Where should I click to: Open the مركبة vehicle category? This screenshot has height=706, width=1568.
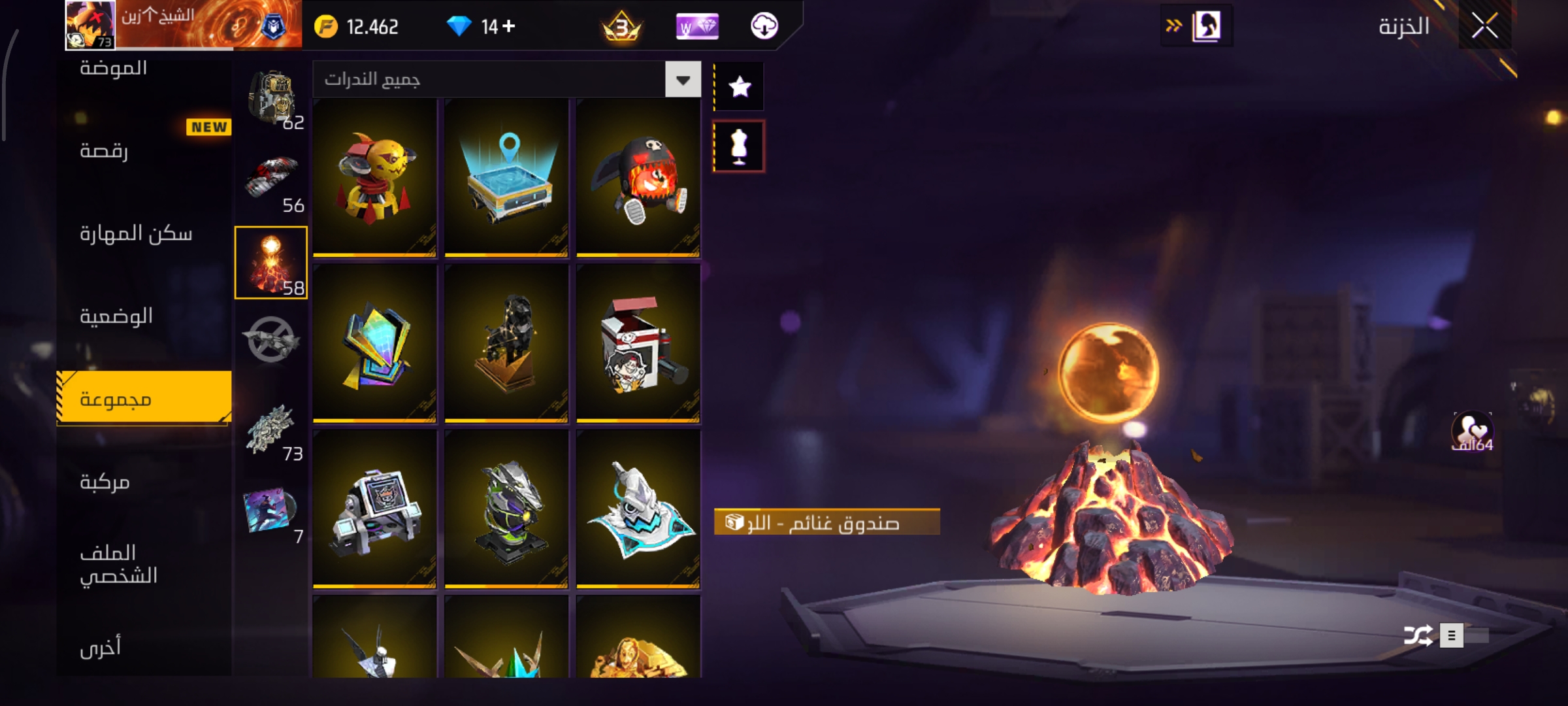click(x=105, y=482)
